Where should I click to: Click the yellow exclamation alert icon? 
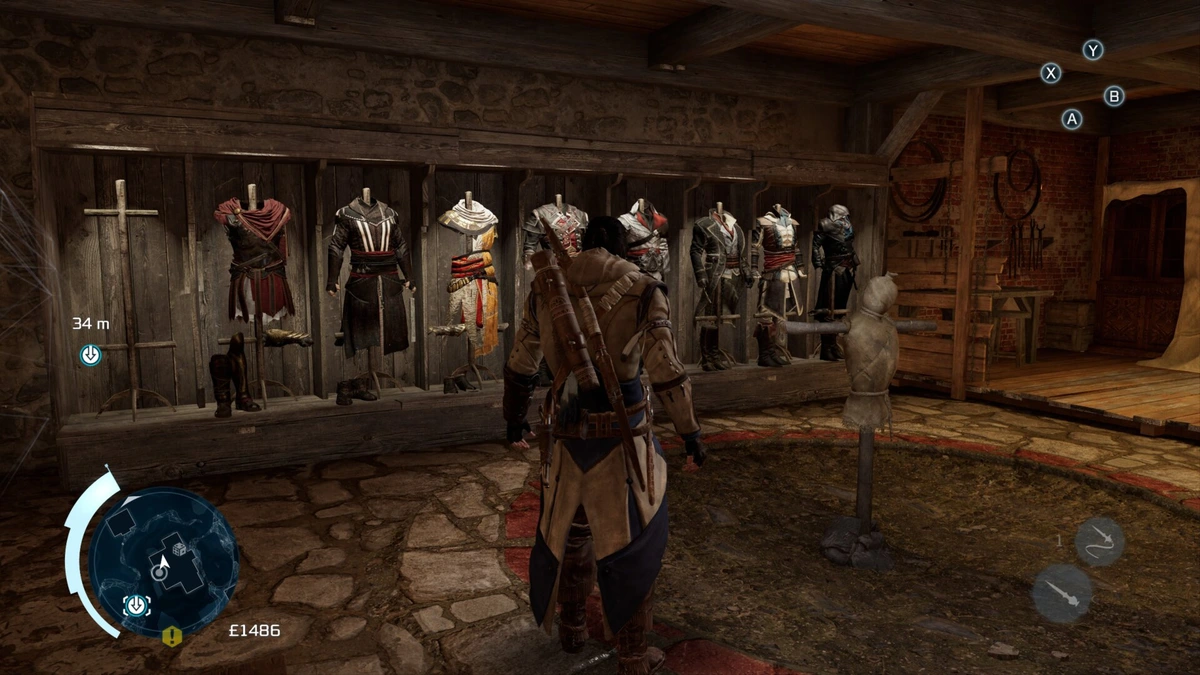(172, 636)
